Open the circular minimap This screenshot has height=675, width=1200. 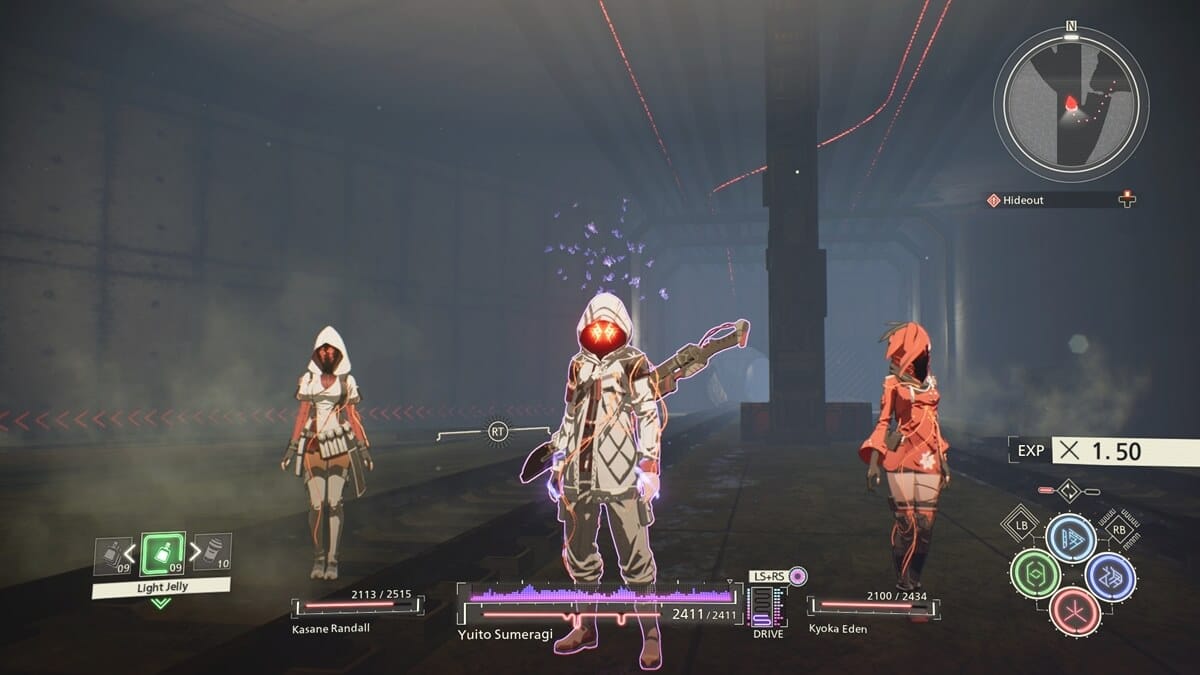pos(1070,104)
